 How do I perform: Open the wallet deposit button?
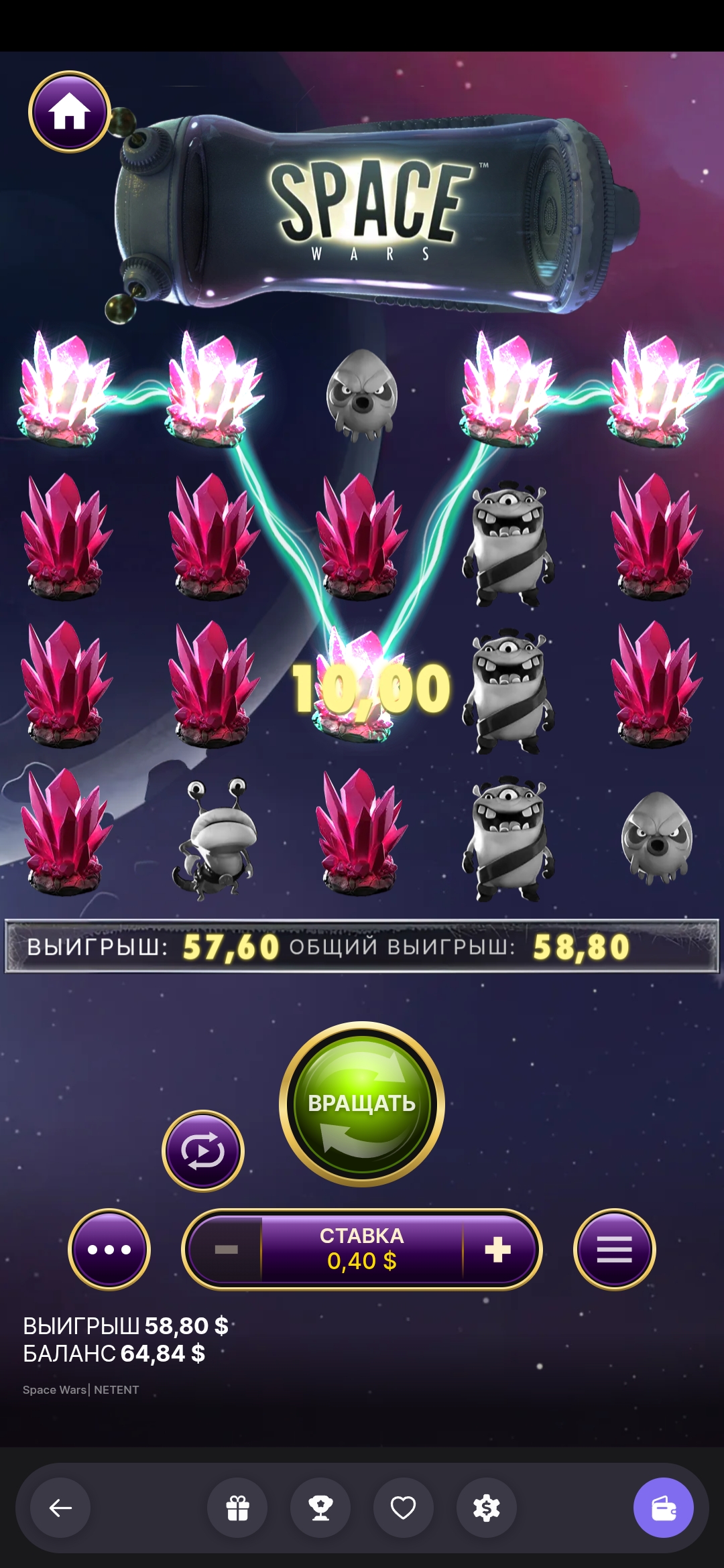[663, 1508]
